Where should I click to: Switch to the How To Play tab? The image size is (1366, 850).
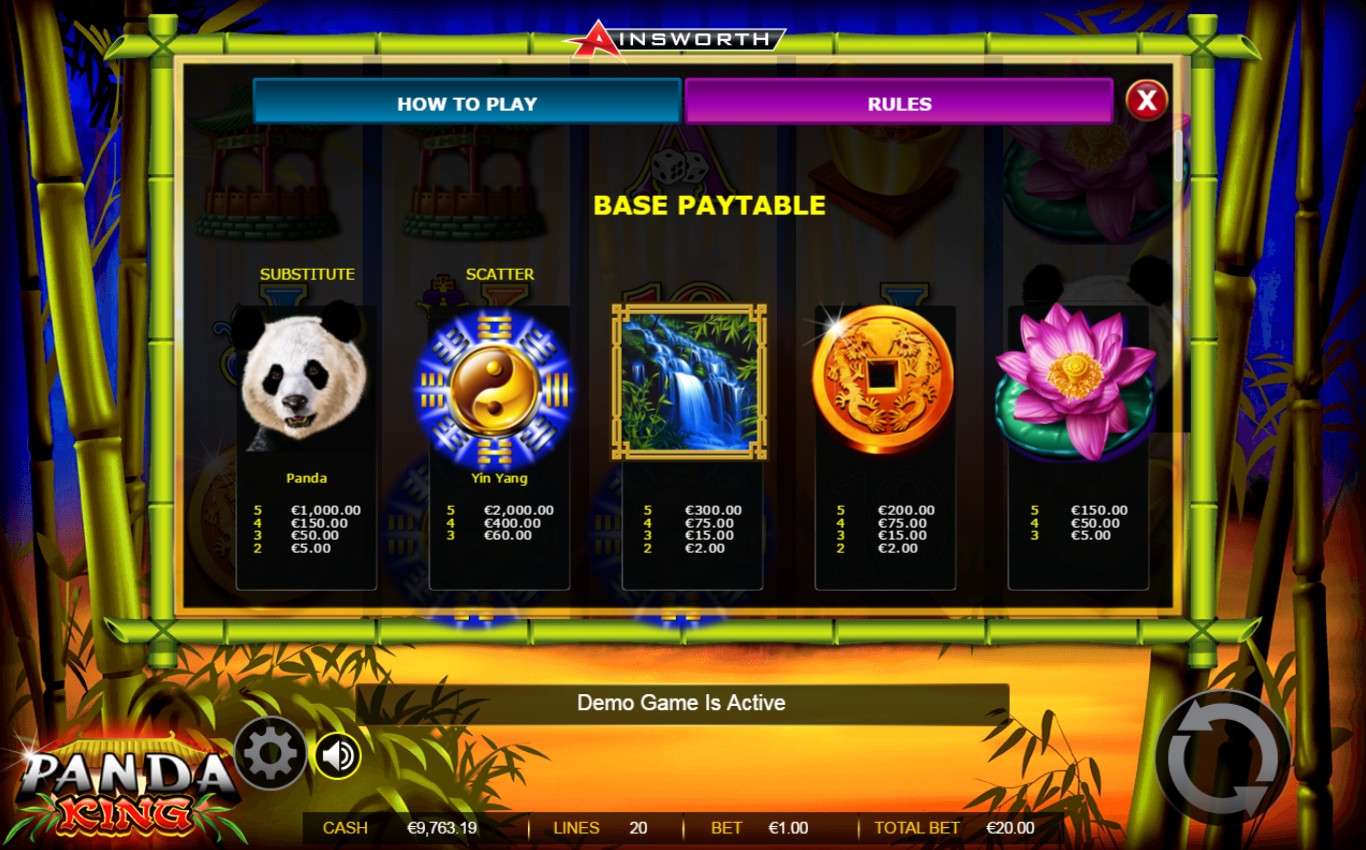466,103
